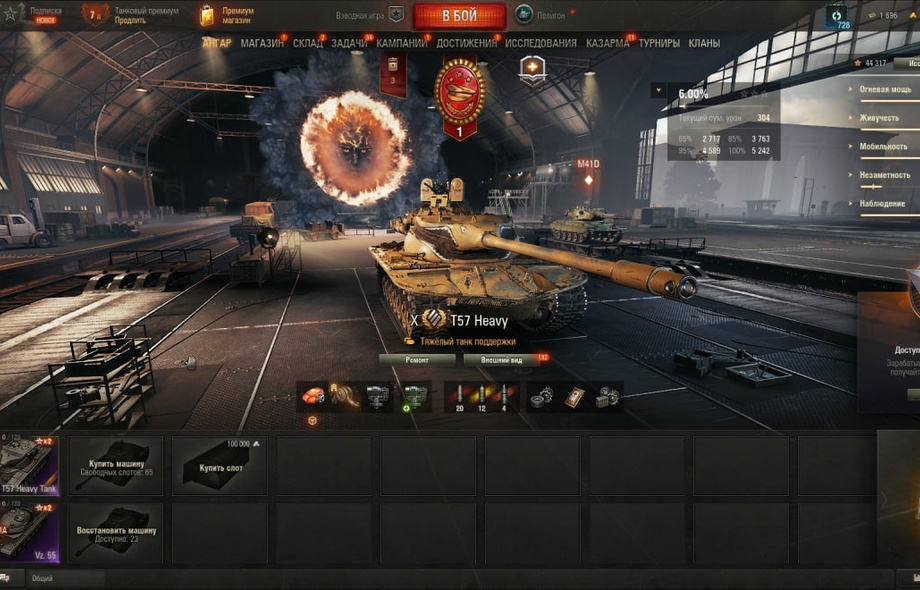
Task: Select the Vz. 55 tank in the carousel
Action: [28, 532]
